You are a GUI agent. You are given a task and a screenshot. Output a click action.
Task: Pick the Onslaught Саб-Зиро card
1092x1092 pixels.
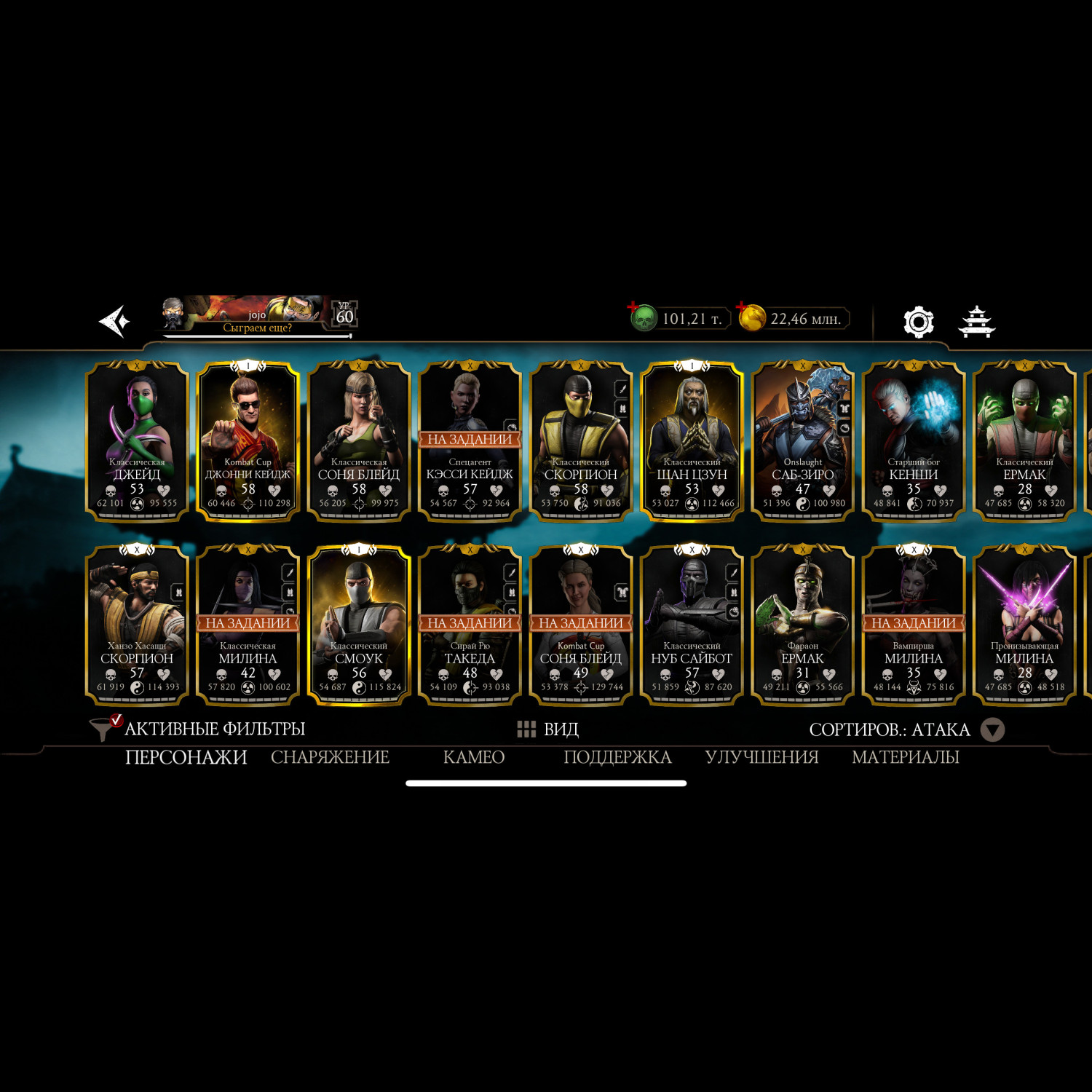(x=802, y=441)
